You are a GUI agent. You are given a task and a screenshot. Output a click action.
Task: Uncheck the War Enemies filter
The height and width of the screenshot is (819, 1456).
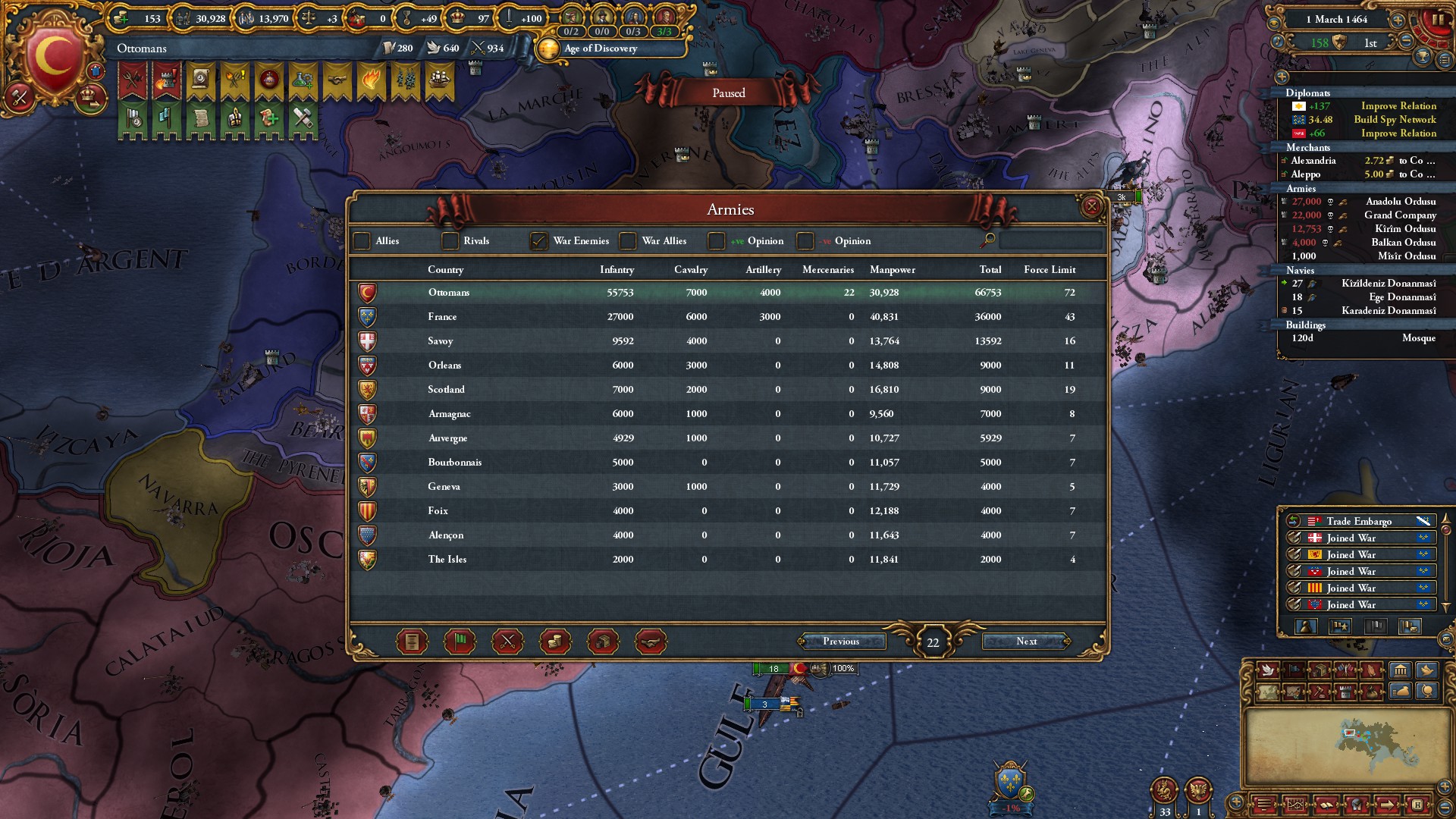(538, 241)
